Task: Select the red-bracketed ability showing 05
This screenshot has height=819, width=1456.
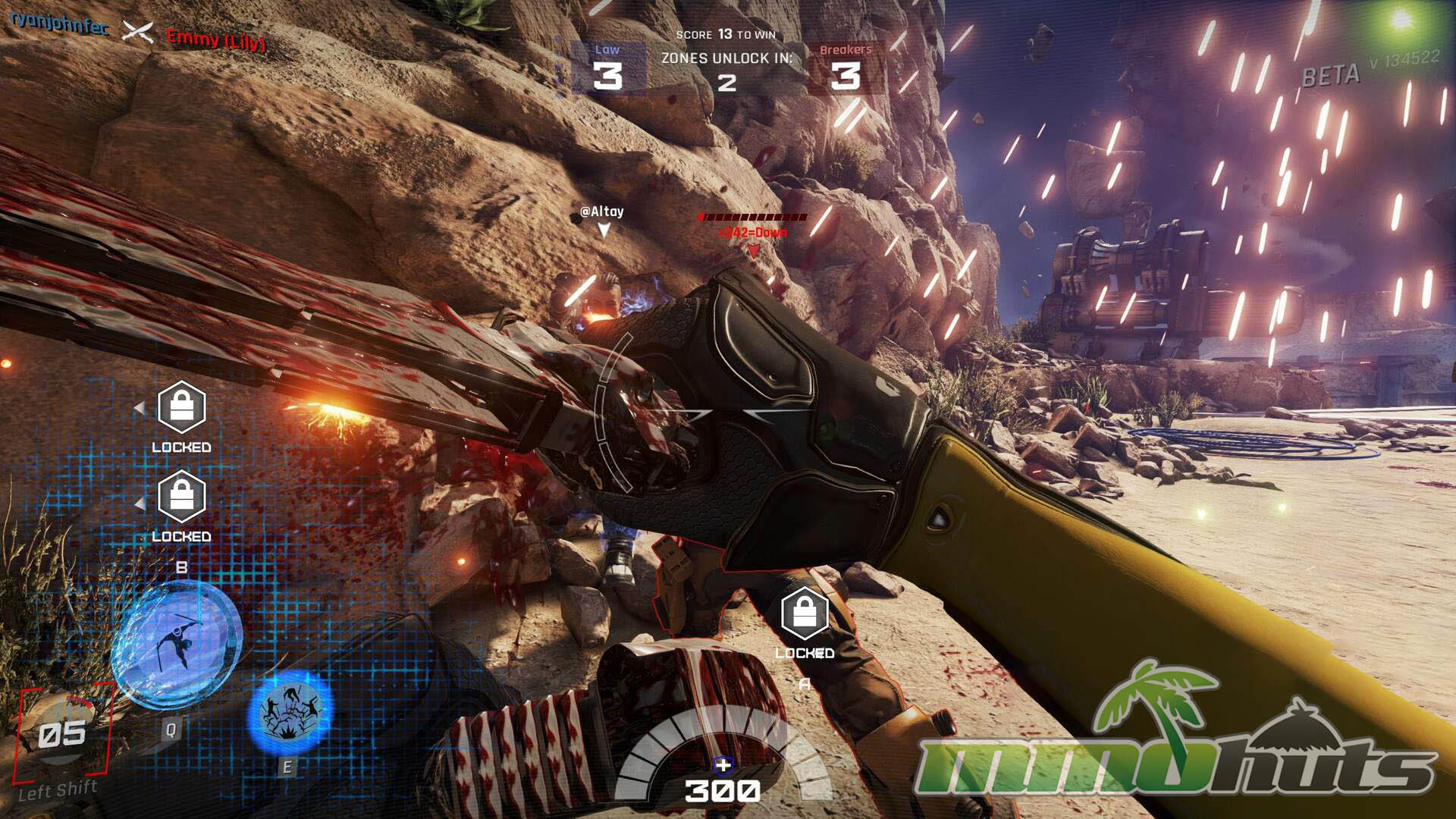Action: [x=63, y=733]
